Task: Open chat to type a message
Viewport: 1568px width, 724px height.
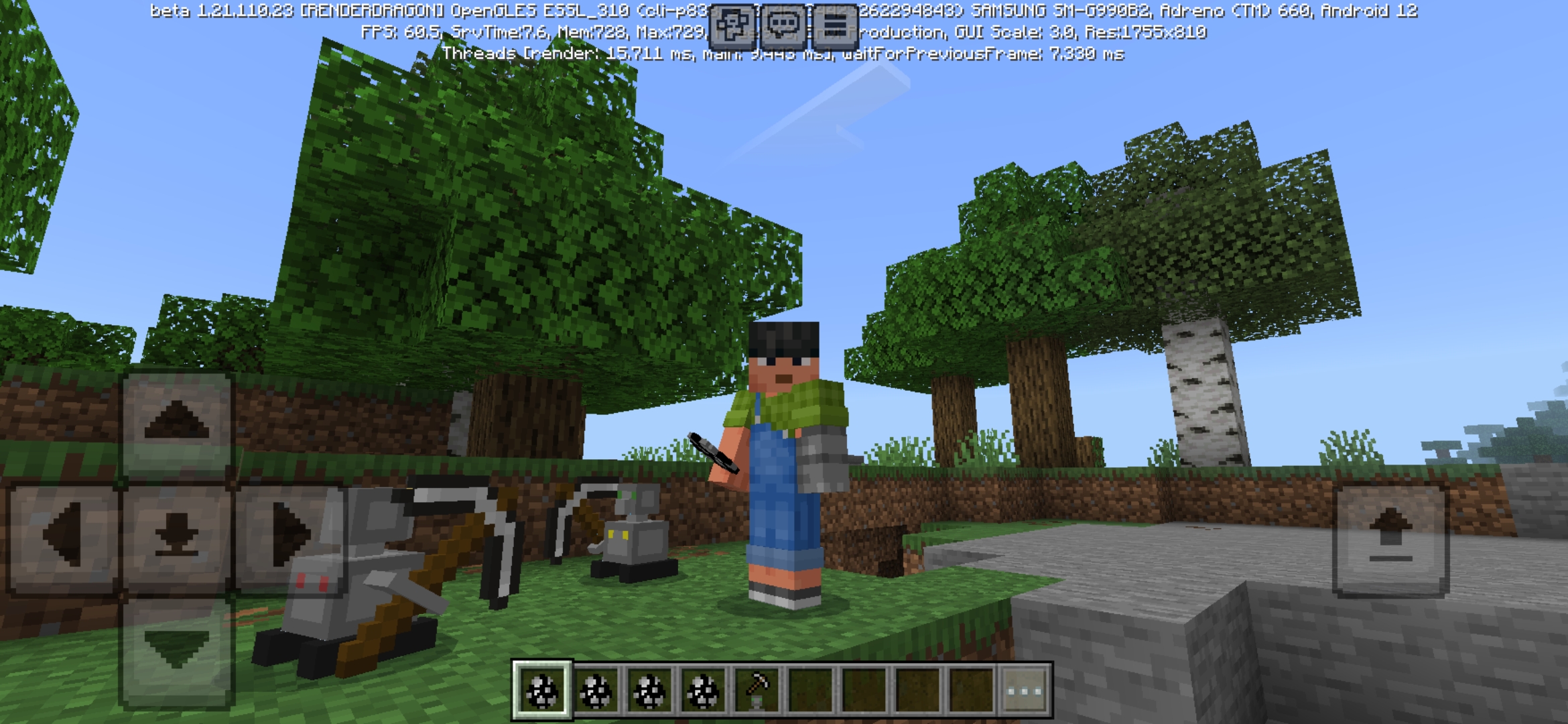Action: (784, 25)
